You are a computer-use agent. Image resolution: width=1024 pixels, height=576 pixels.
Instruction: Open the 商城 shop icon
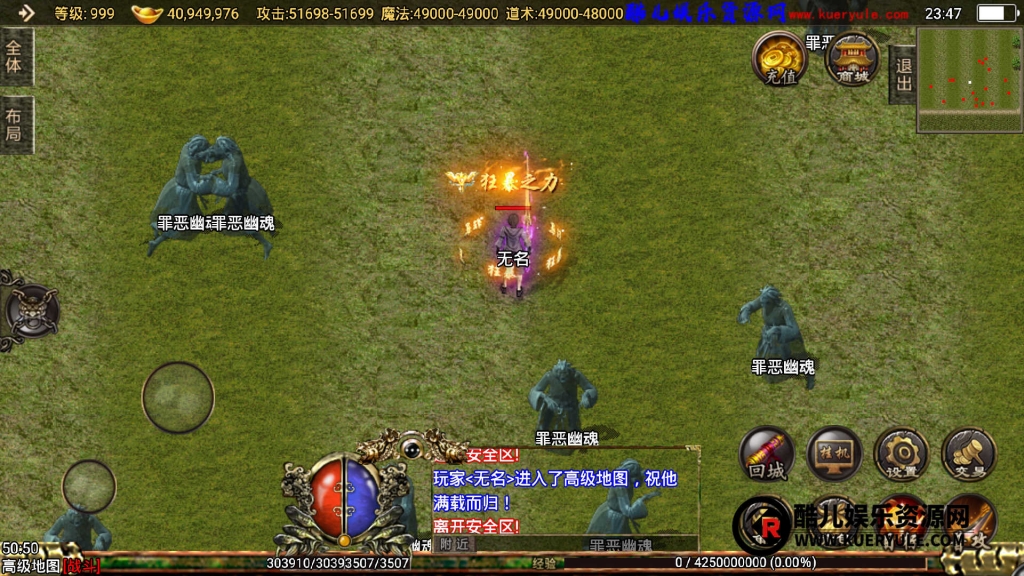coord(852,58)
